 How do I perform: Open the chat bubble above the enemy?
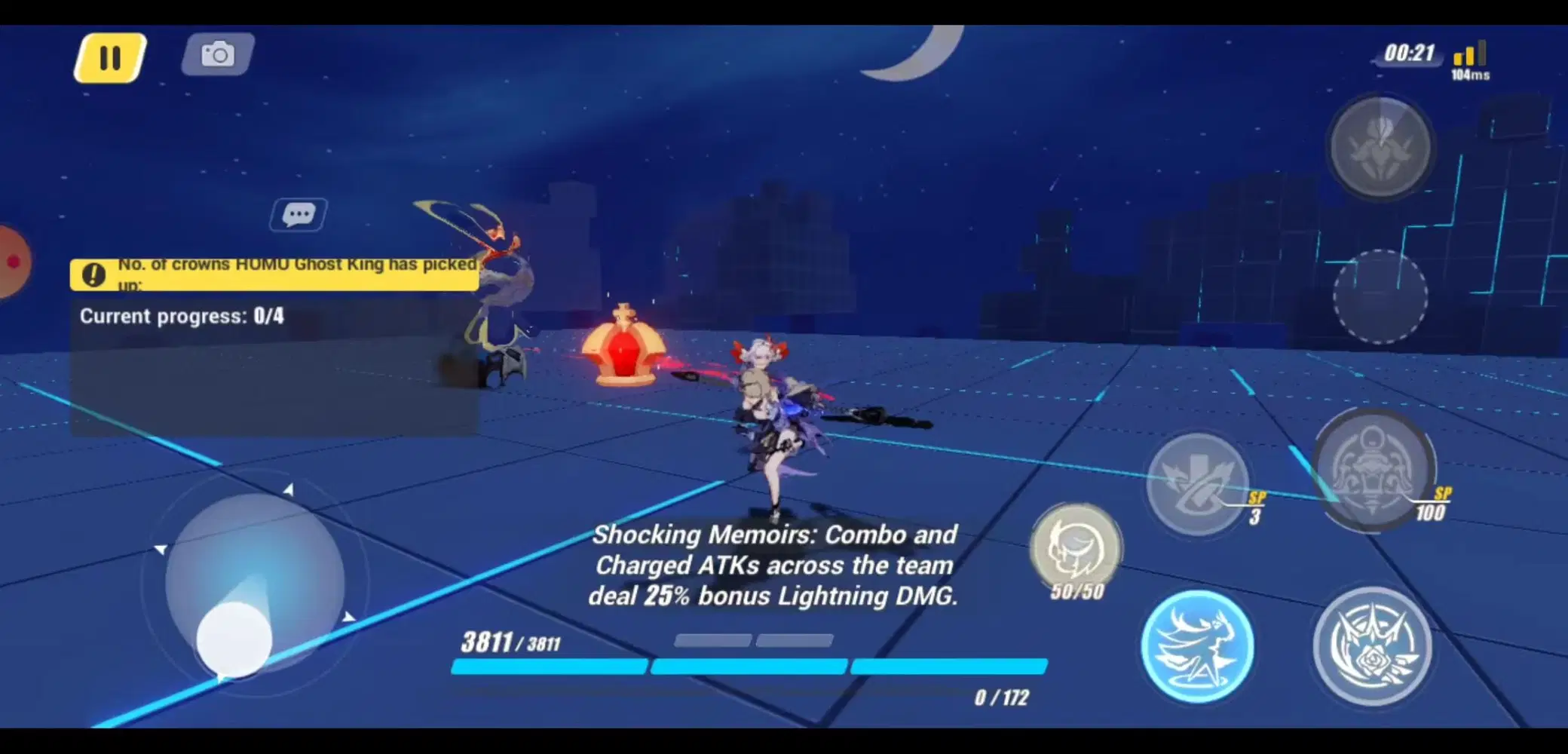[298, 213]
